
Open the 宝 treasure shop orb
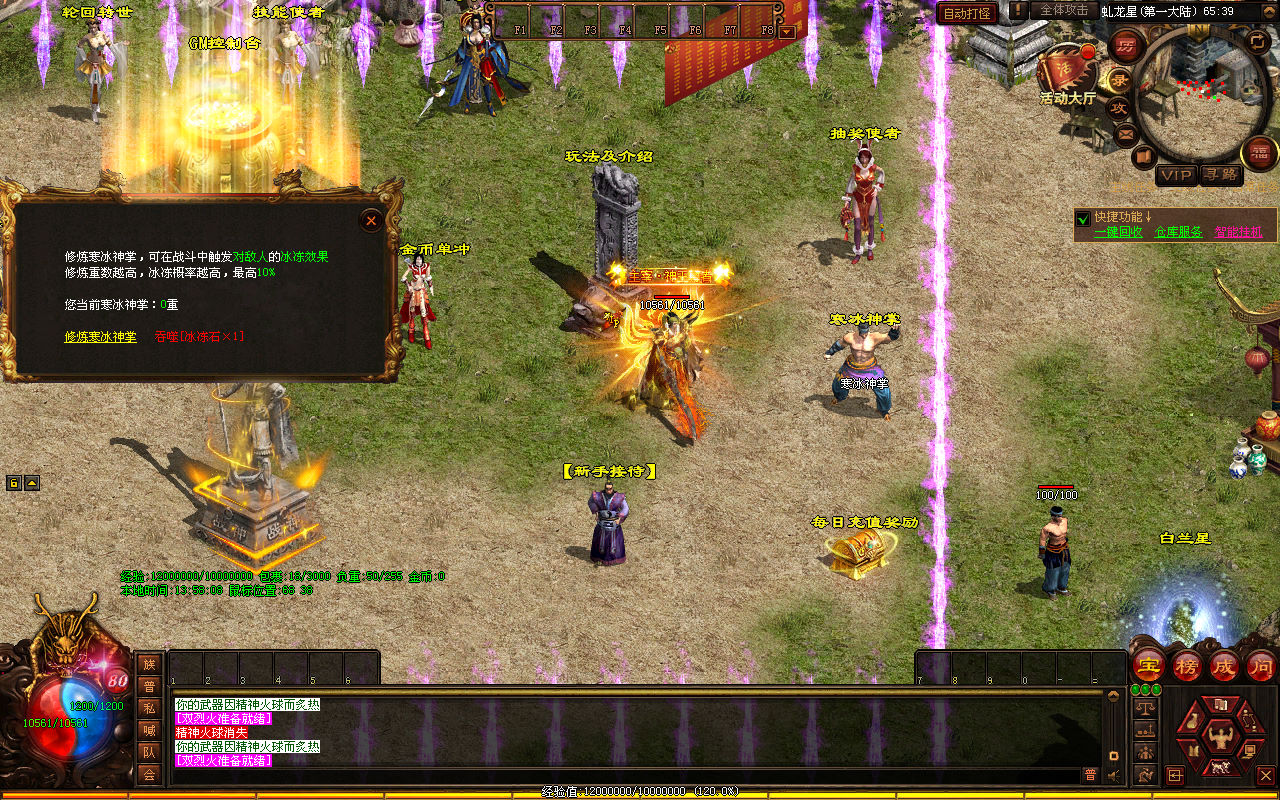(1148, 665)
